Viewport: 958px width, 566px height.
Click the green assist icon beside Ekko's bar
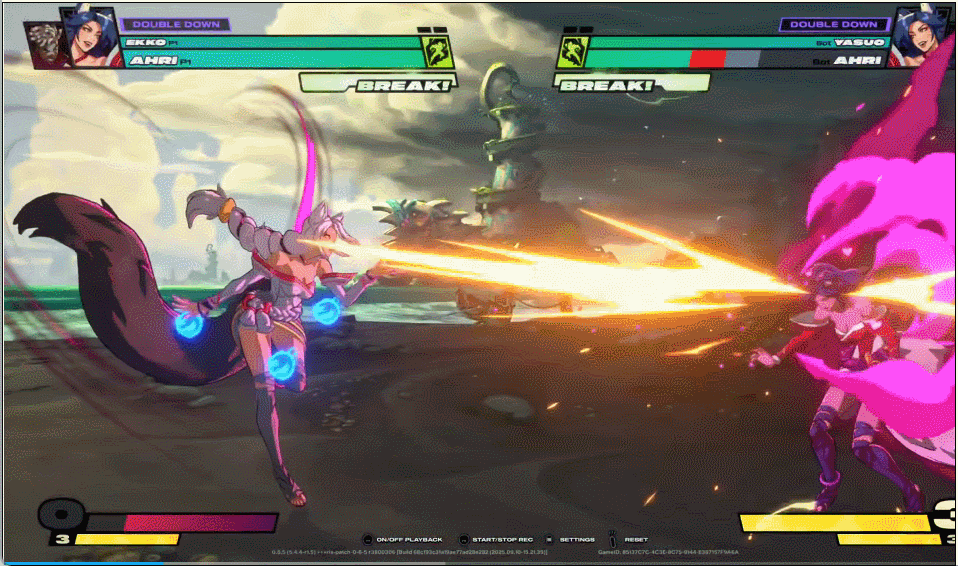(436, 50)
